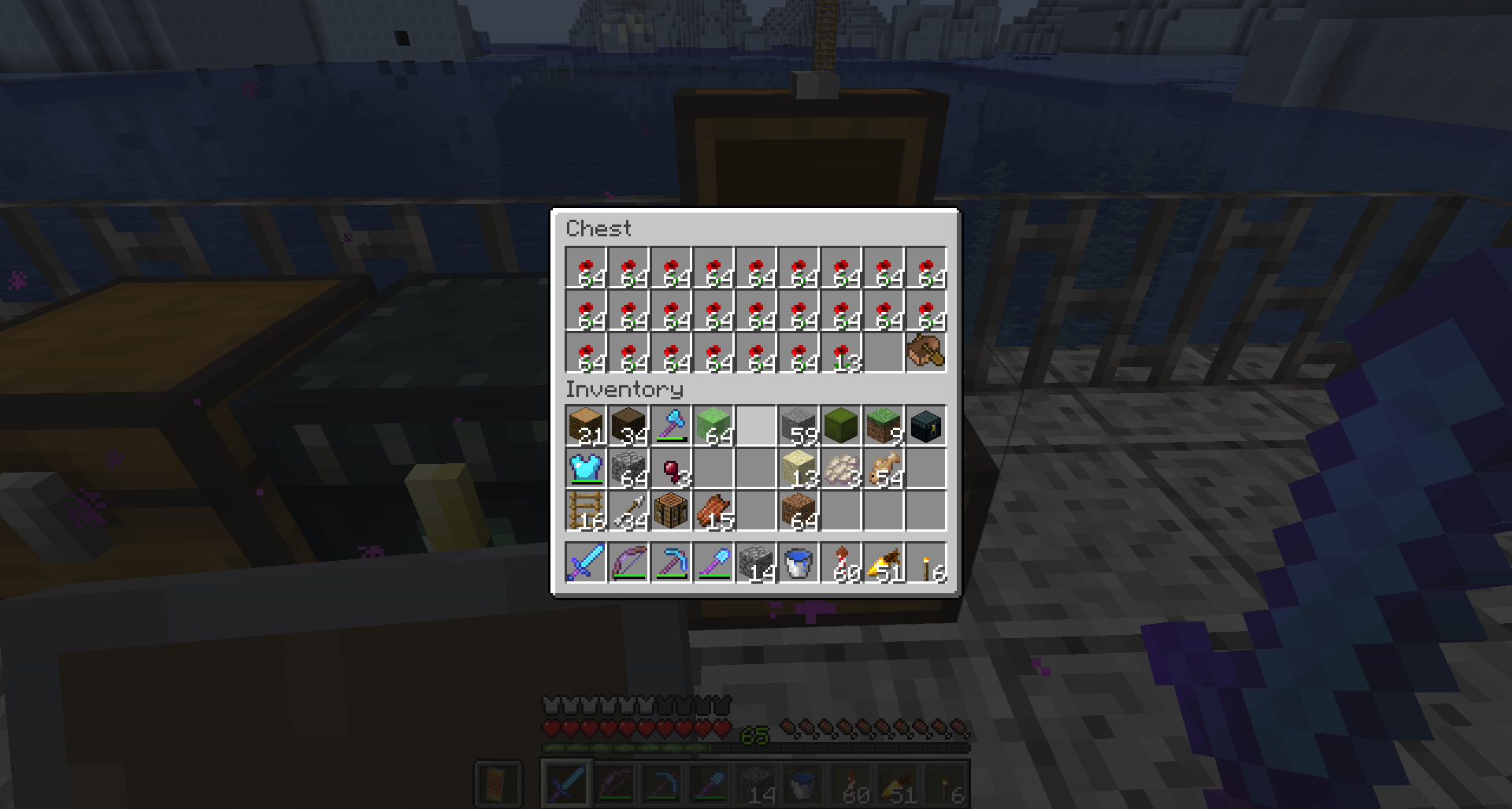Select the arrow stack in inventory
Image resolution: width=1512 pixels, height=809 pixels.
coord(628,511)
